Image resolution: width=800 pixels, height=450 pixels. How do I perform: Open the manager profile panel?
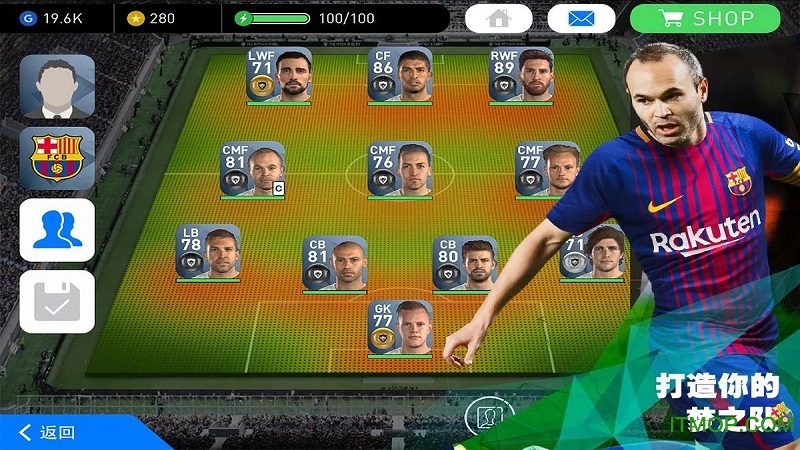(x=57, y=87)
